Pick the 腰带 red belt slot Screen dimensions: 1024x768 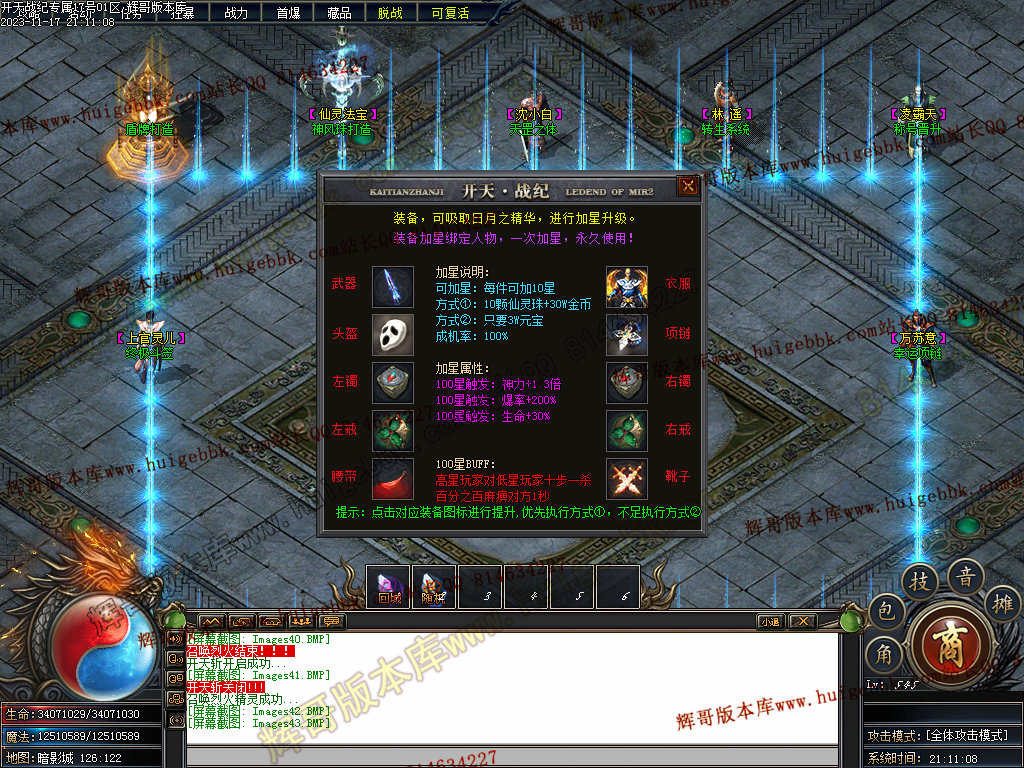(393, 478)
